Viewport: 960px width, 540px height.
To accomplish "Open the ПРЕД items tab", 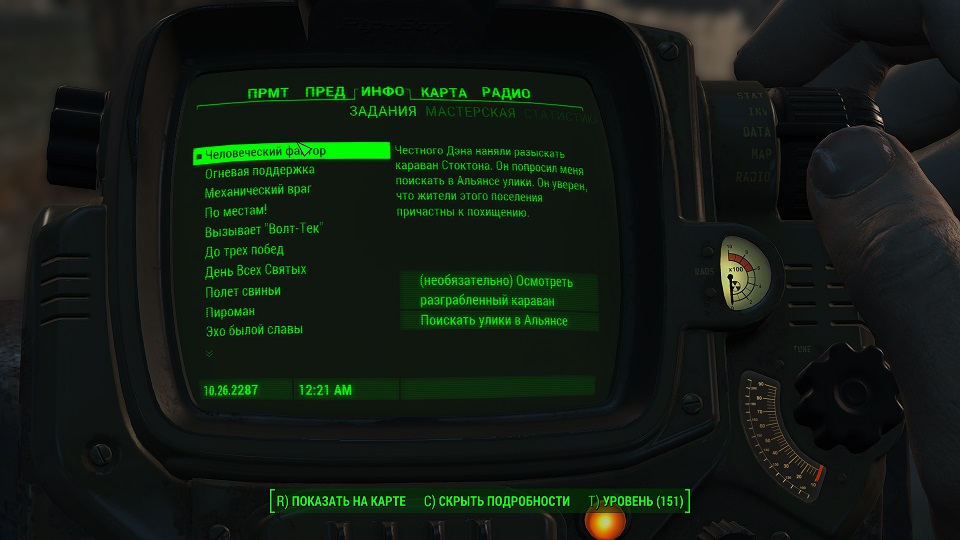I will coord(325,93).
